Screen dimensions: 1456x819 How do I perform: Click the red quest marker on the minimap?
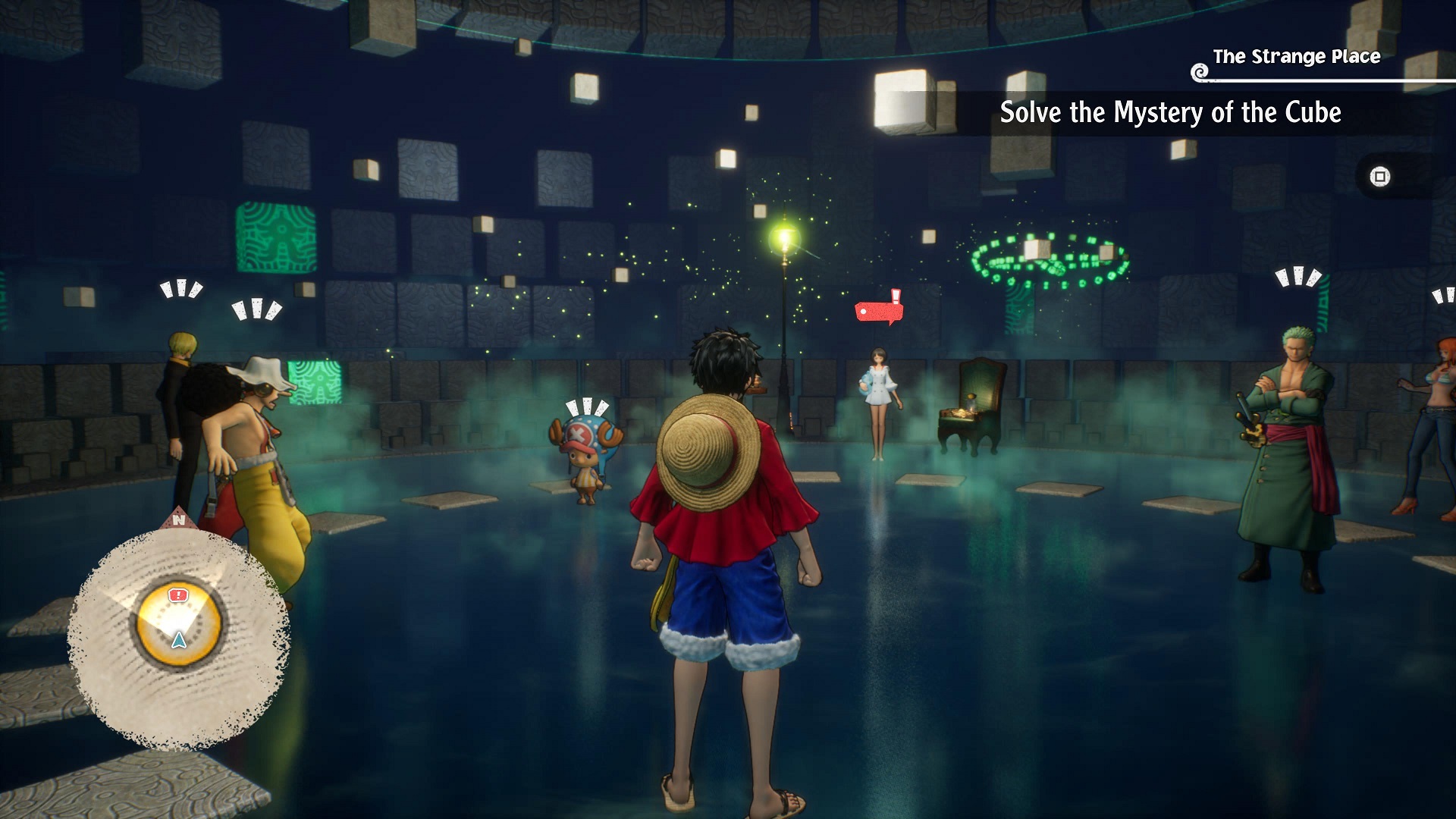pyautogui.click(x=177, y=595)
